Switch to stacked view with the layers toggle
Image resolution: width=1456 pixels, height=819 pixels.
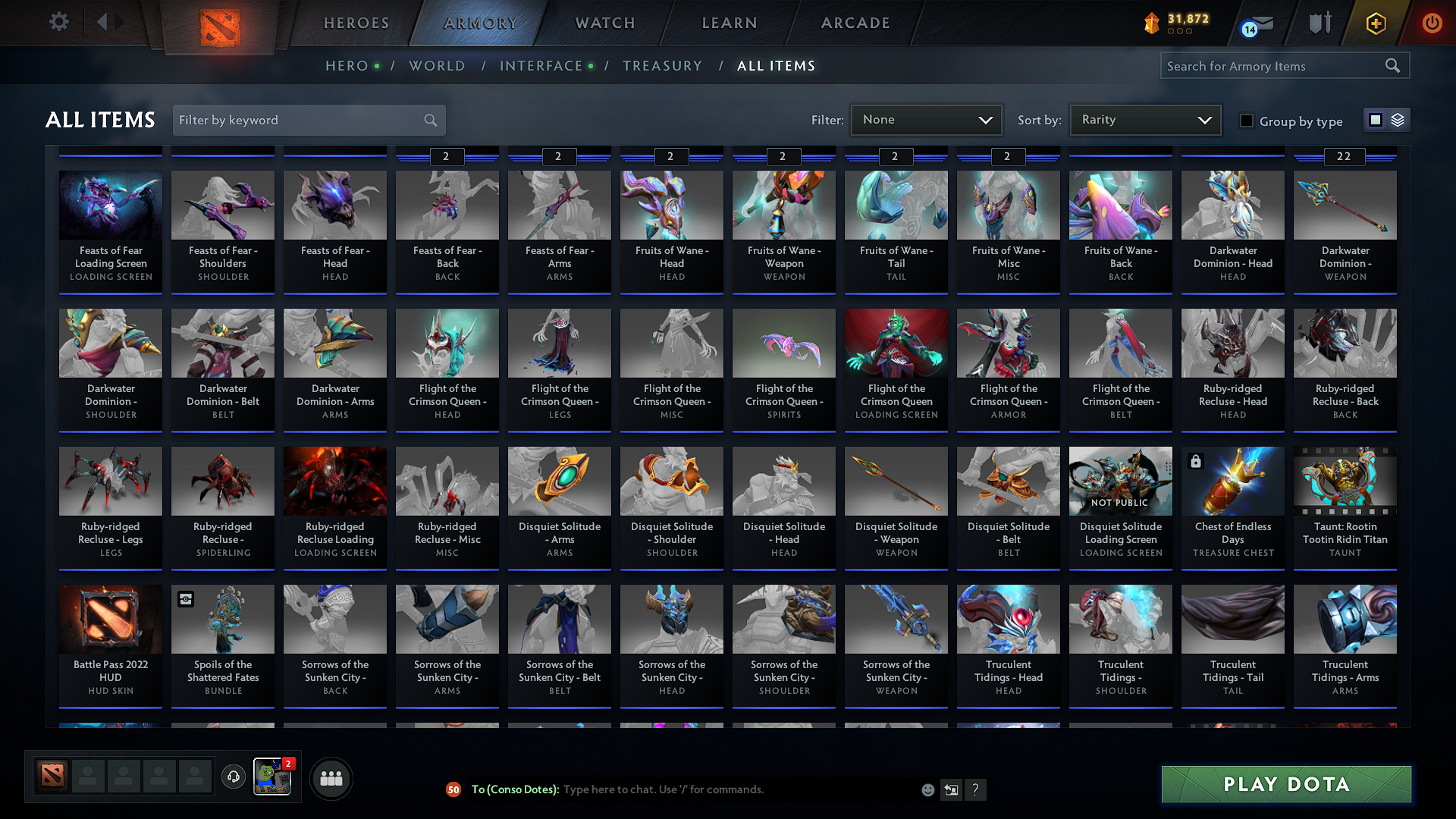1396,119
